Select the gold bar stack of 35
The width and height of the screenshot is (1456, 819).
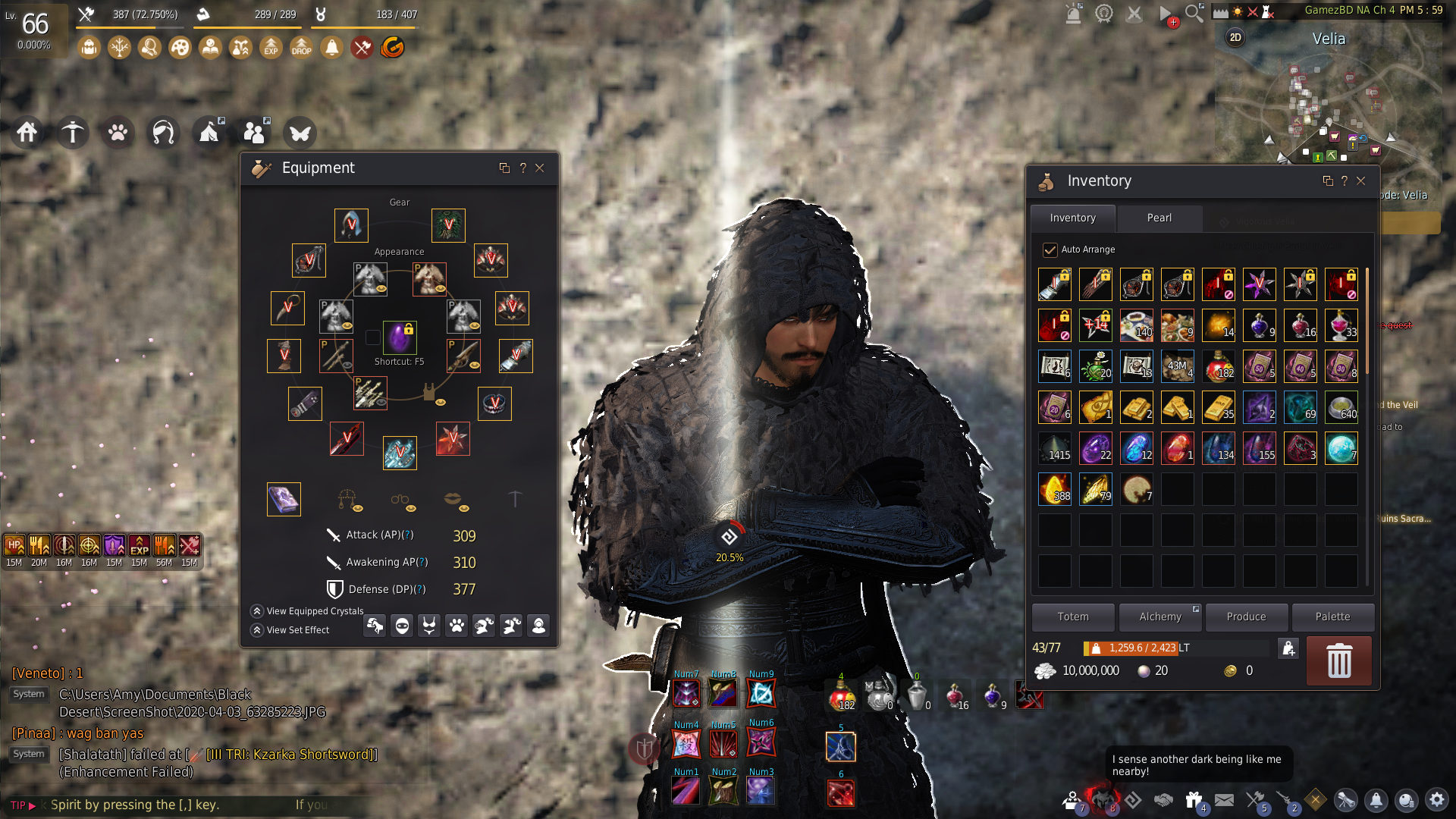(1218, 407)
